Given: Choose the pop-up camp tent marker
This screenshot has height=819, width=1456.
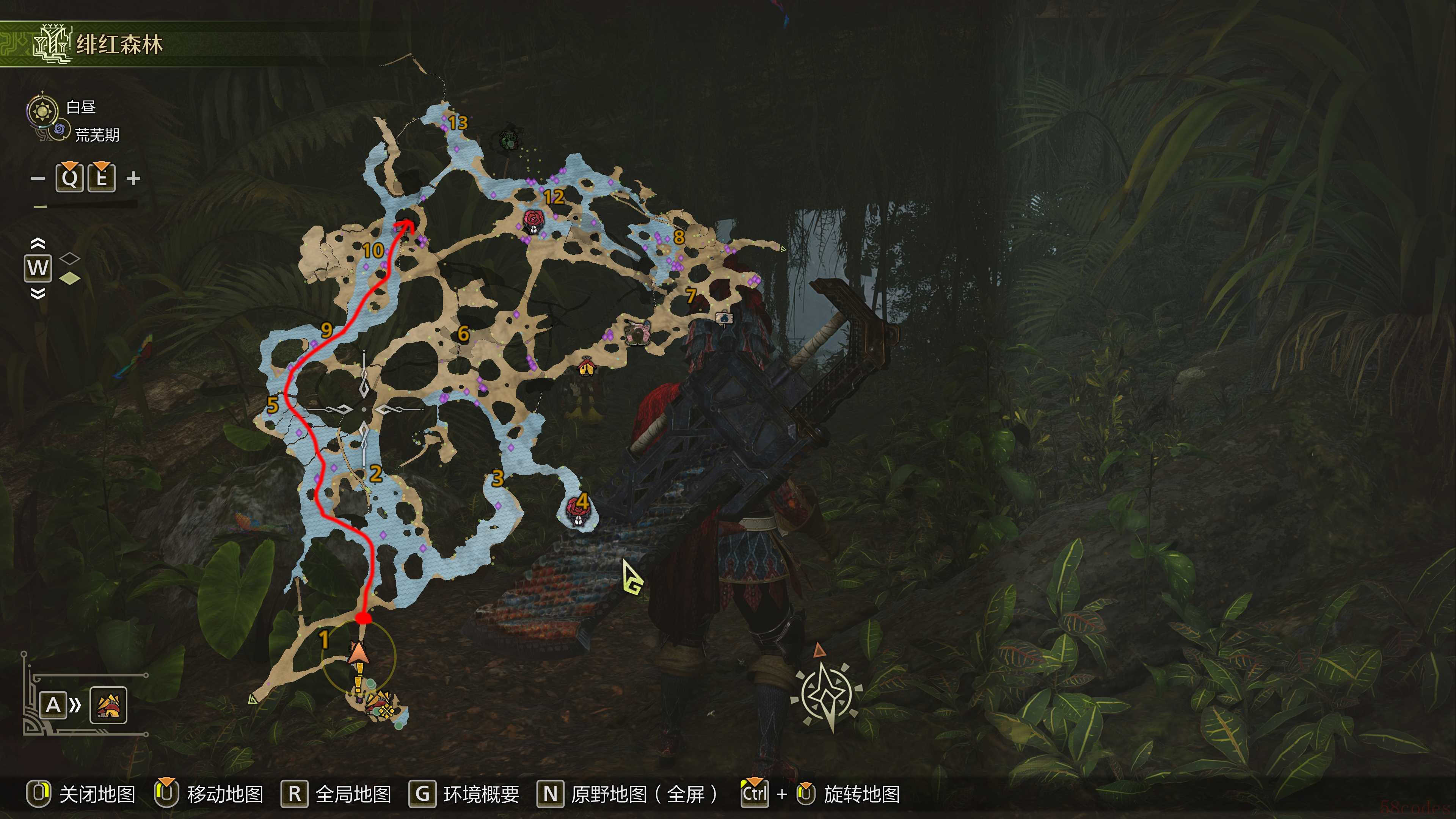Looking at the screenshot, I should pyautogui.click(x=587, y=368).
